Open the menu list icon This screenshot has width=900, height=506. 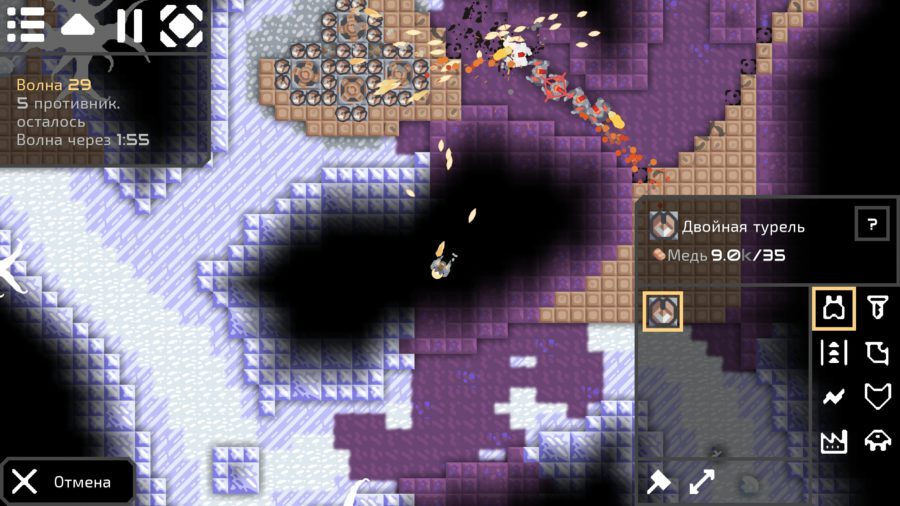click(x=26, y=25)
